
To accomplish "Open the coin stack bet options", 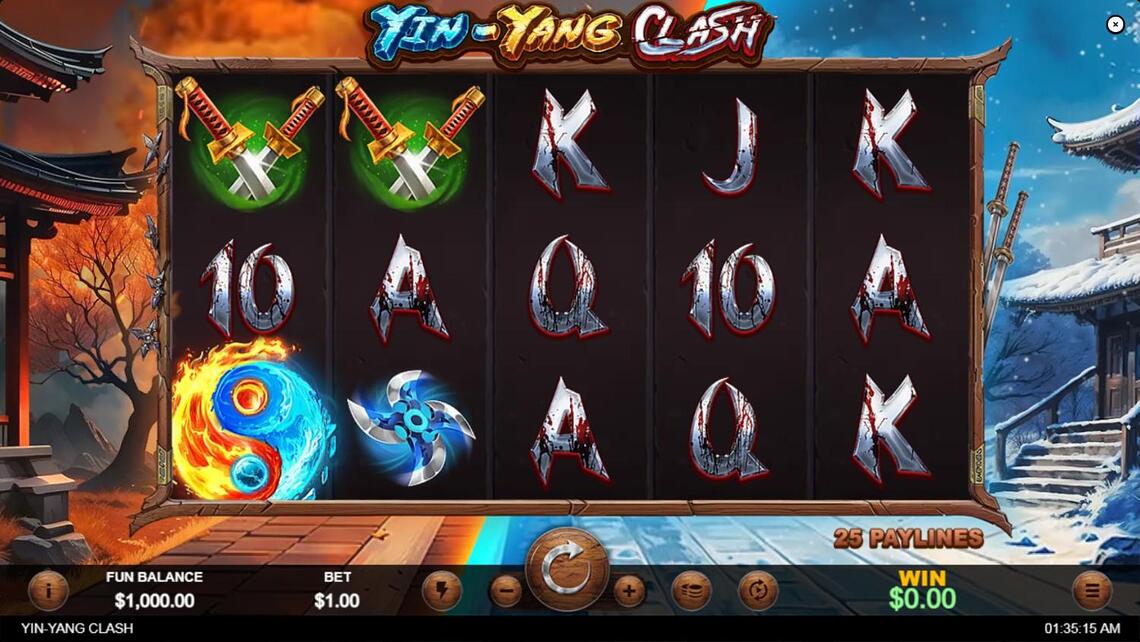I will tap(691, 591).
